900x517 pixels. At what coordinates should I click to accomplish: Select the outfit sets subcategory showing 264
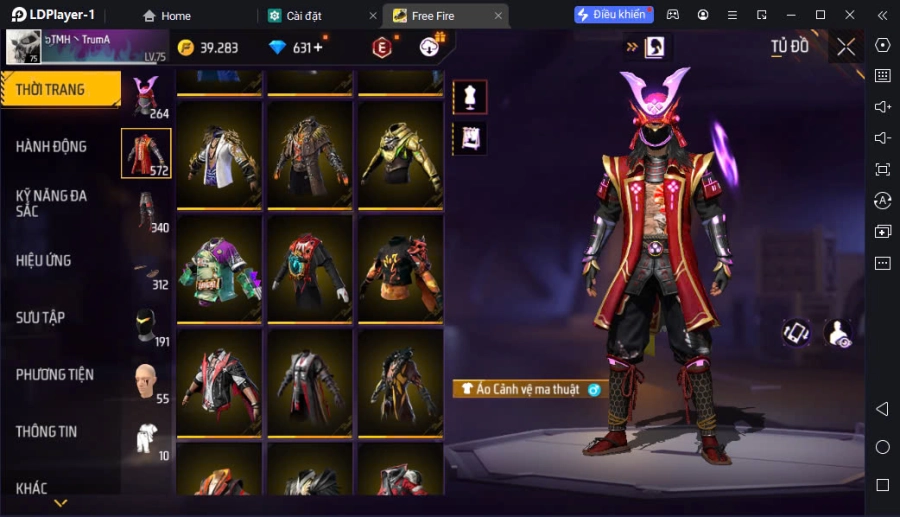pos(146,96)
